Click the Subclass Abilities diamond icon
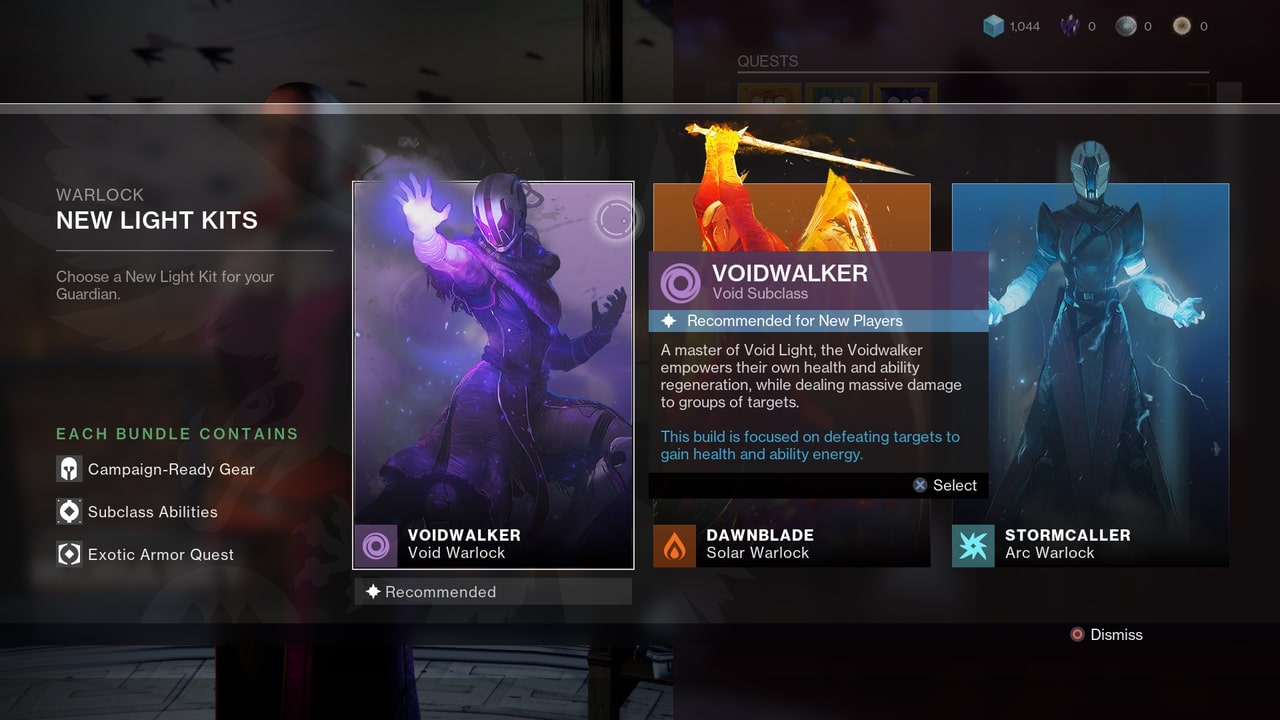This screenshot has height=720, width=1280. click(68, 511)
